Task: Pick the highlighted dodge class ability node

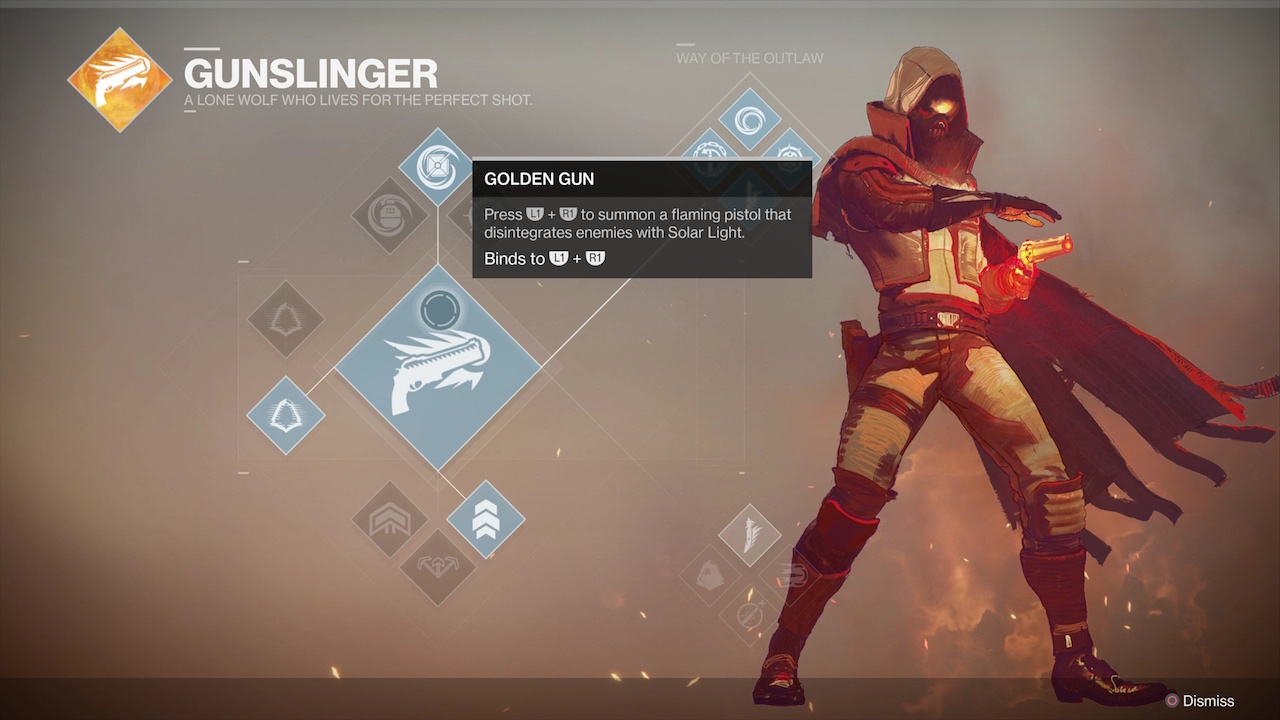Action: point(286,415)
